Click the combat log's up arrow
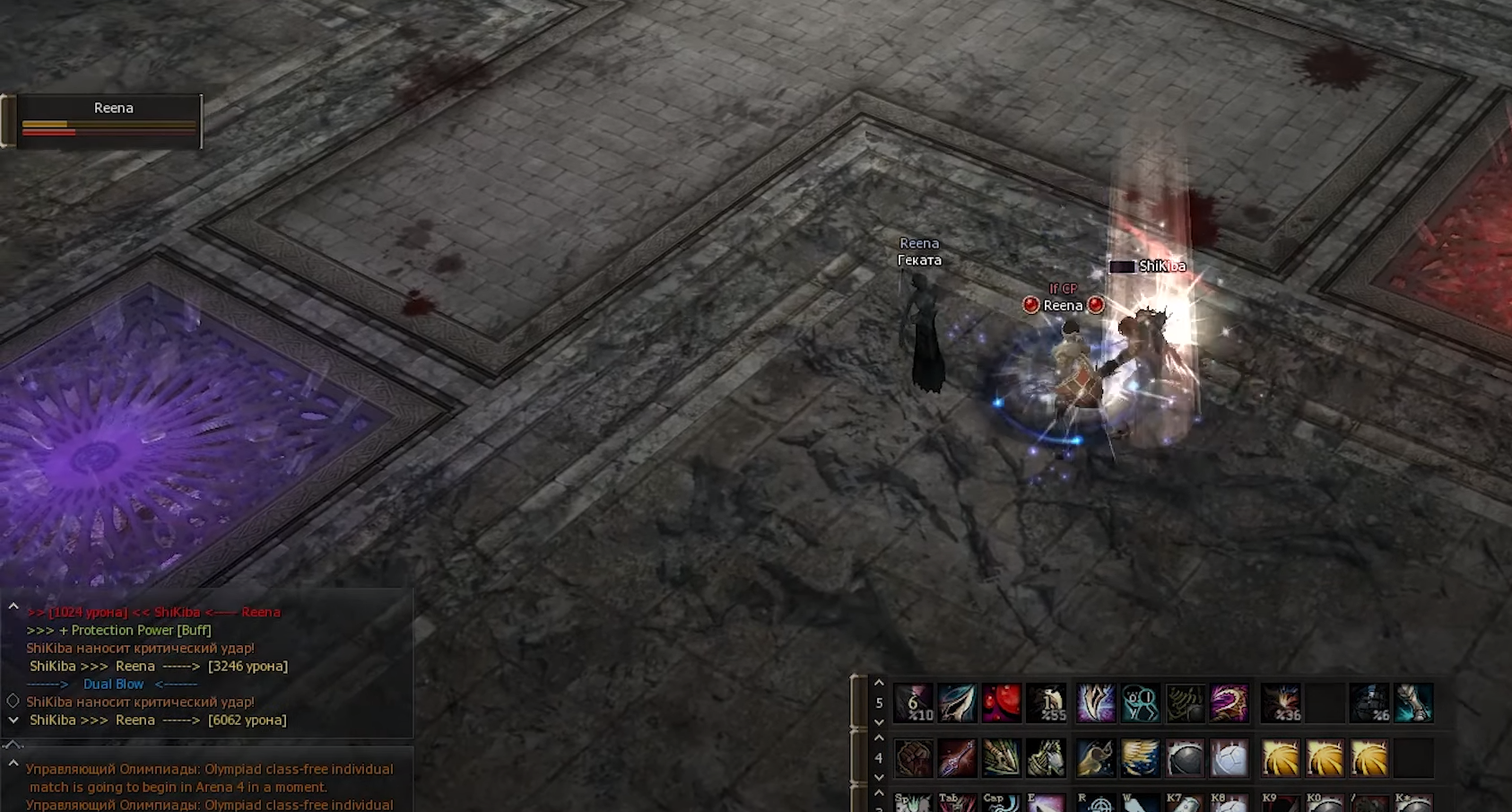Screen dimensions: 1512x812 13,607
